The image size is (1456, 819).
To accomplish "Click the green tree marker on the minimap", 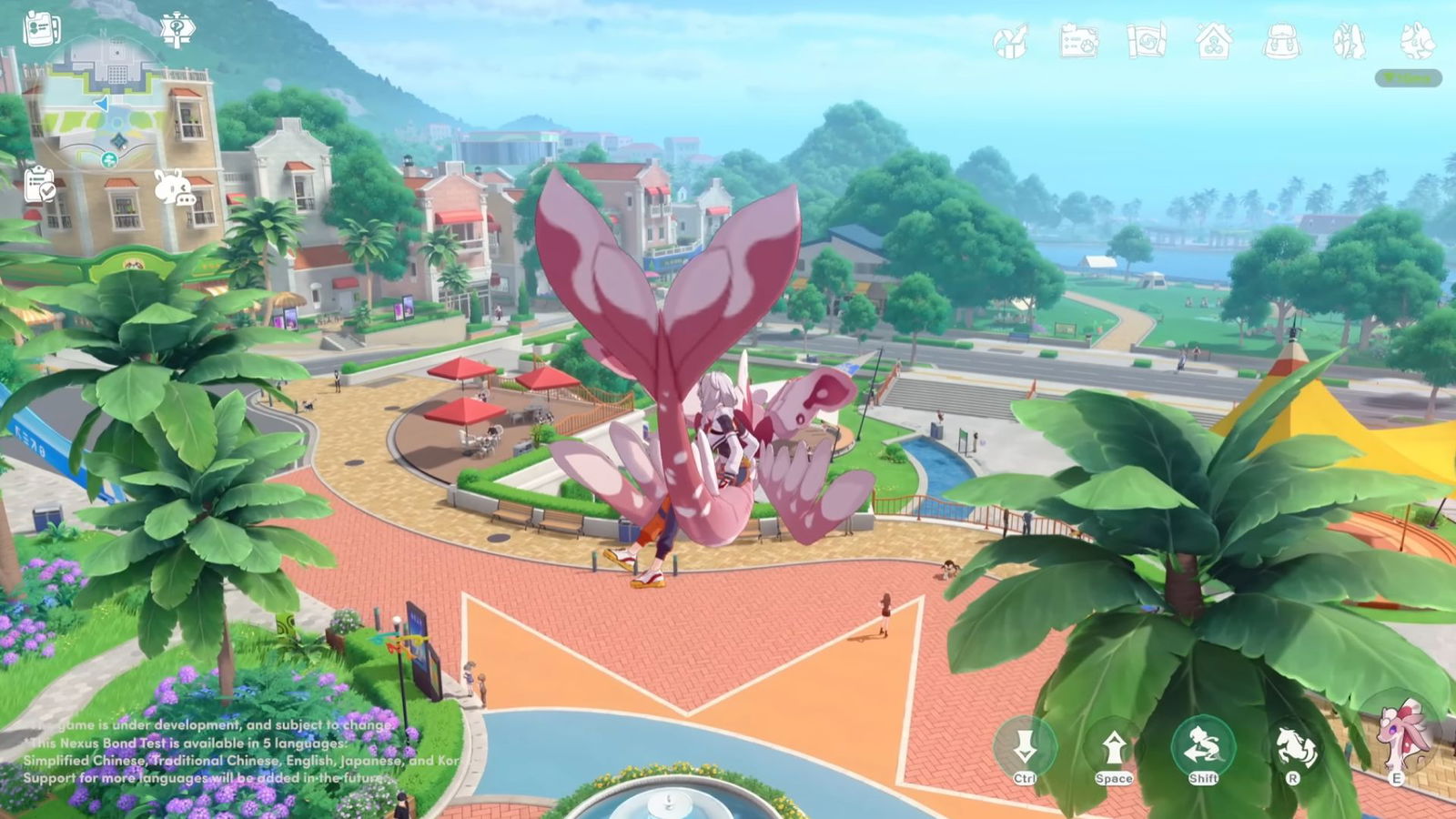I will click(109, 157).
